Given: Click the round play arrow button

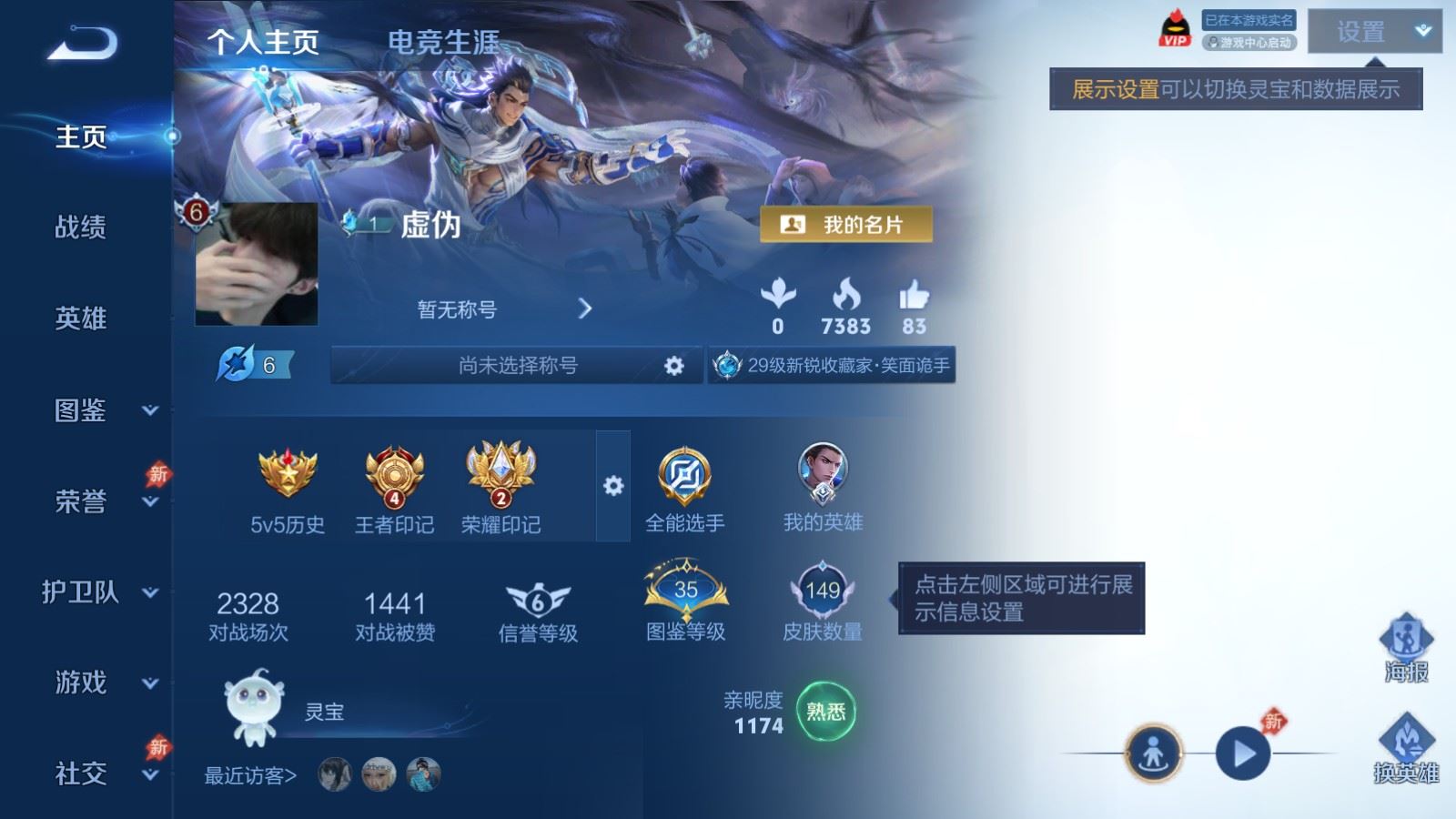Looking at the screenshot, I should point(1243,753).
